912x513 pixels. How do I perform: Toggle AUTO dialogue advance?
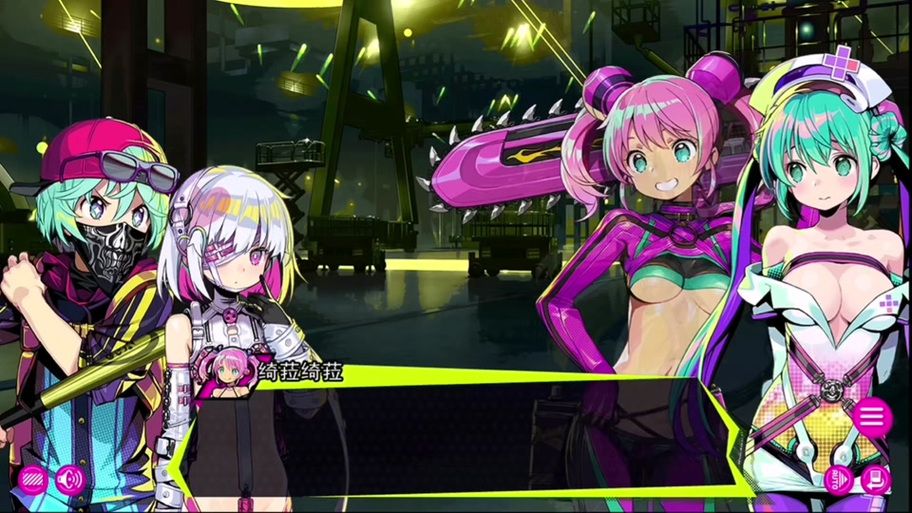point(838,480)
